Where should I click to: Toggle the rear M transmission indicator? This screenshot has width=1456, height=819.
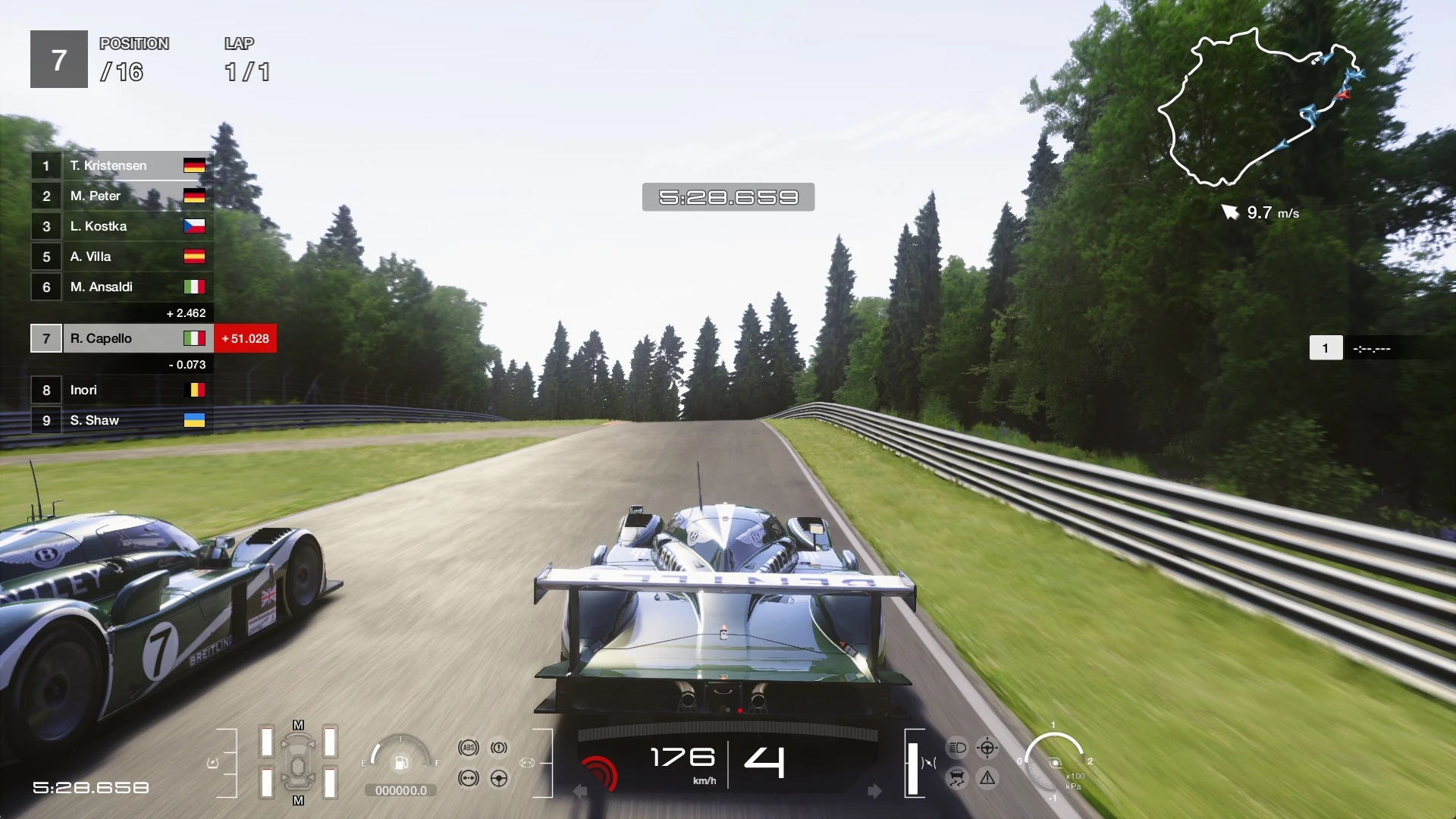[x=298, y=801]
